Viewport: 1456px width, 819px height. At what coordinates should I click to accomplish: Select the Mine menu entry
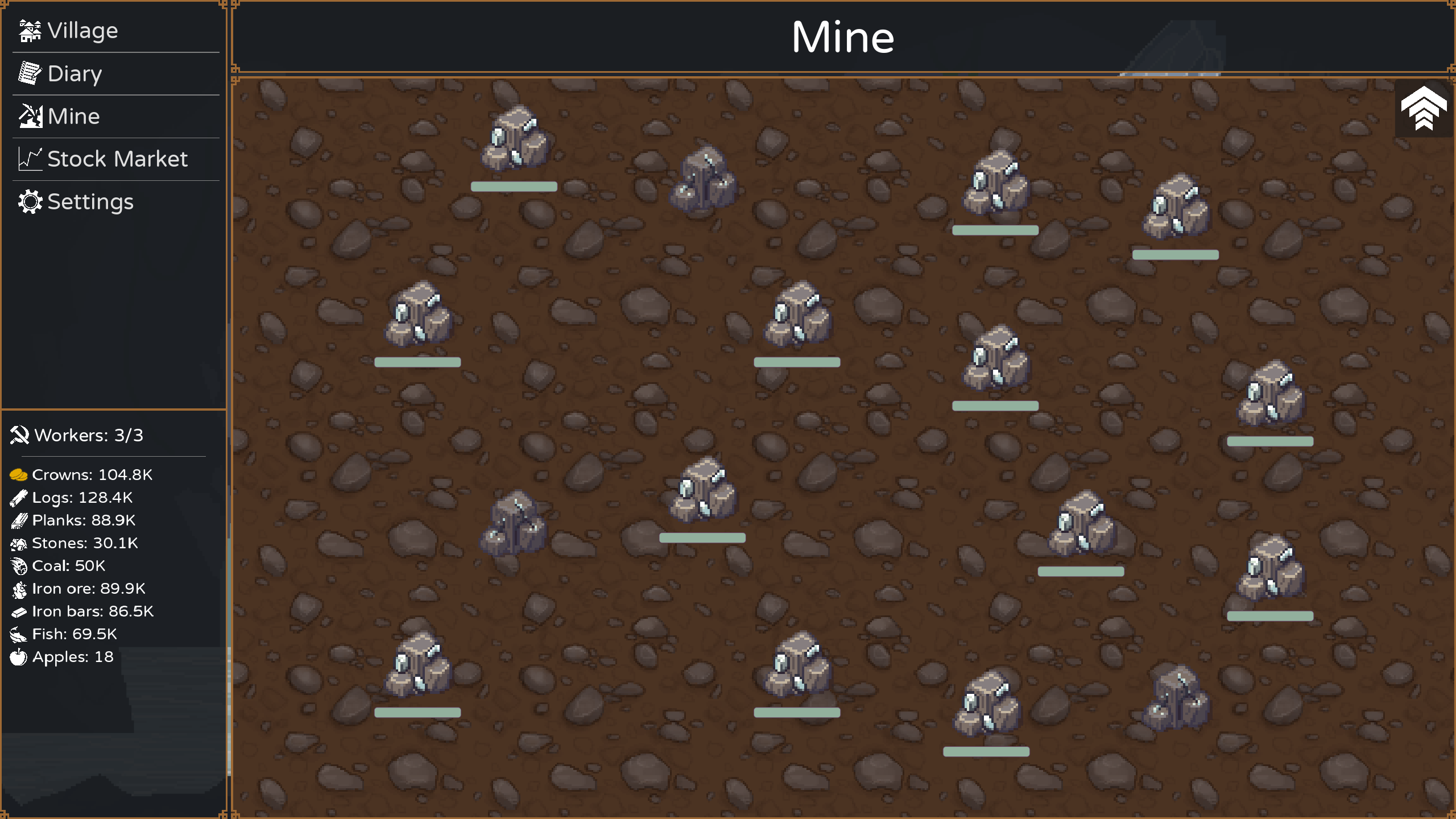tap(73, 117)
